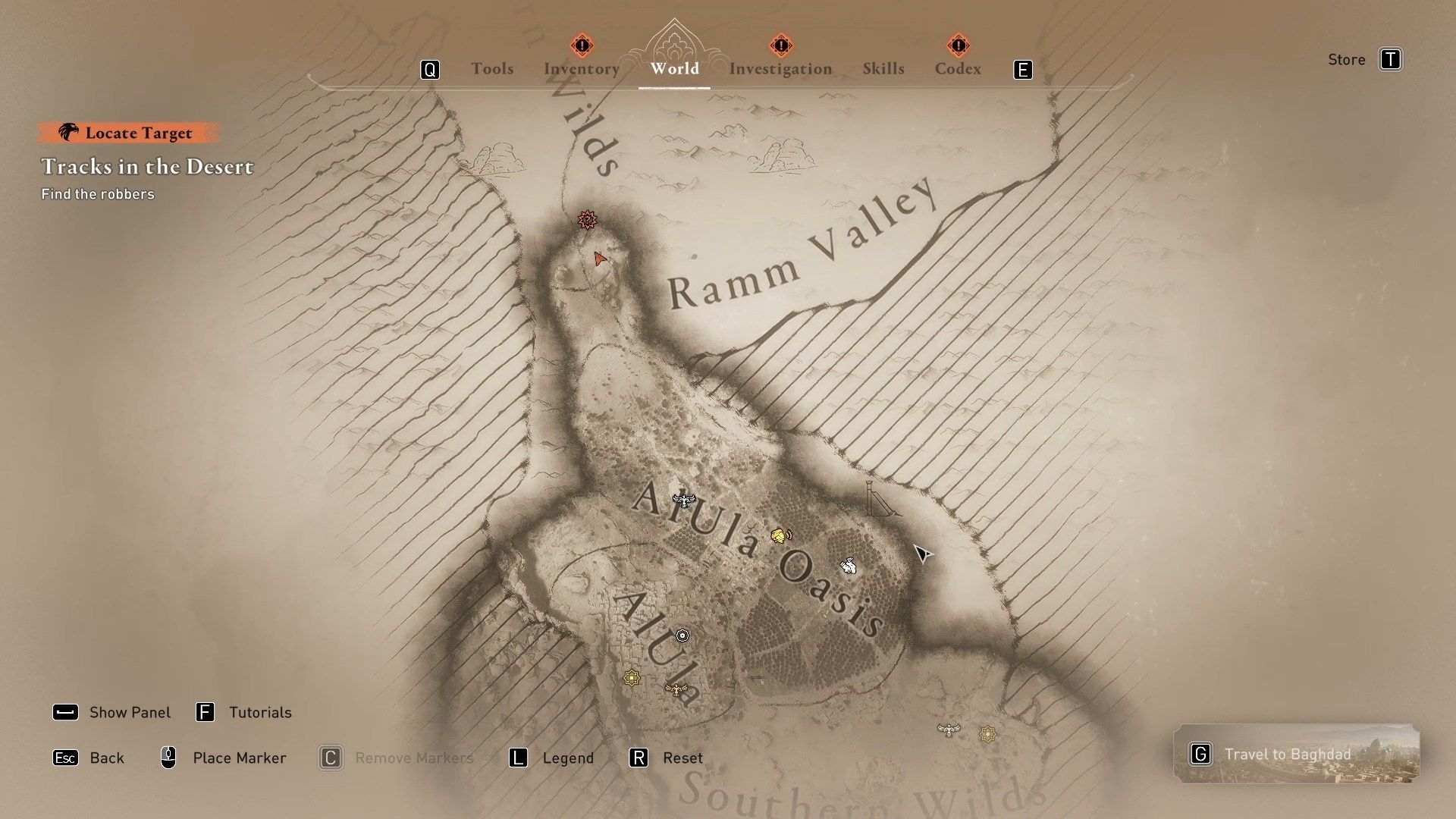Image resolution: width=1456 pixels, height=819 pixels.
Task: Select the orange player position arrow
Action: pos(598,259)
